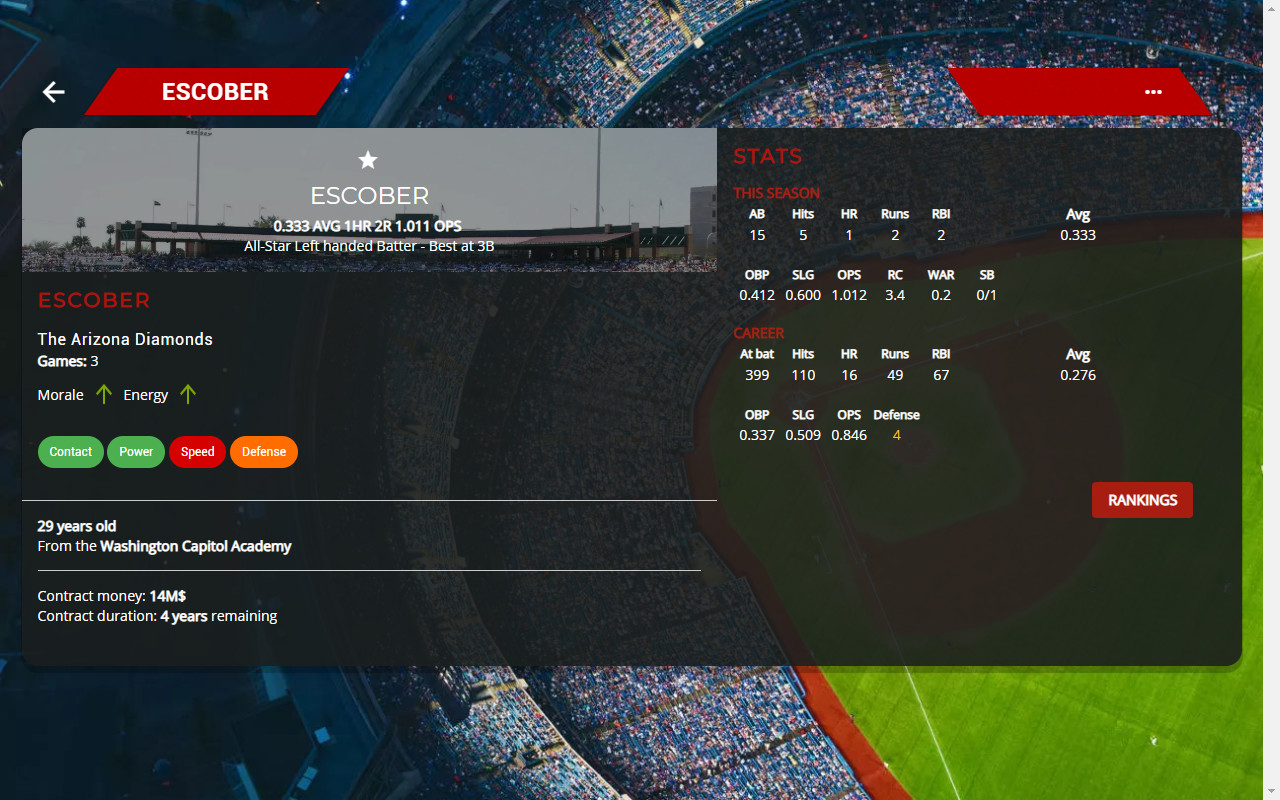
Task: Open The Arizona Diamonds team link
Action: click(x=125, y=339)
